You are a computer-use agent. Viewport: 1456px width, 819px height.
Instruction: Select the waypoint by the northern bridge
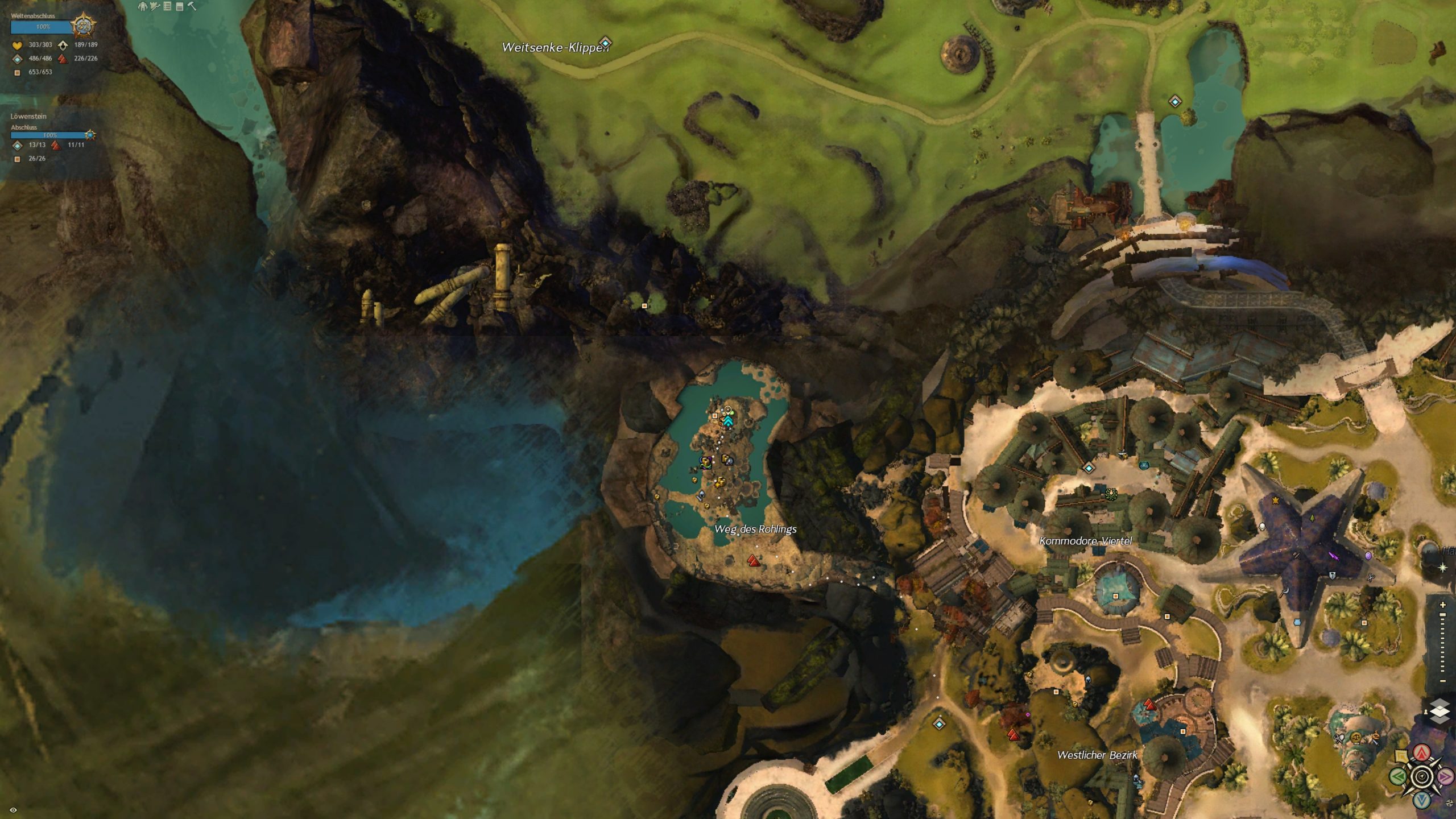[1175, 102]
